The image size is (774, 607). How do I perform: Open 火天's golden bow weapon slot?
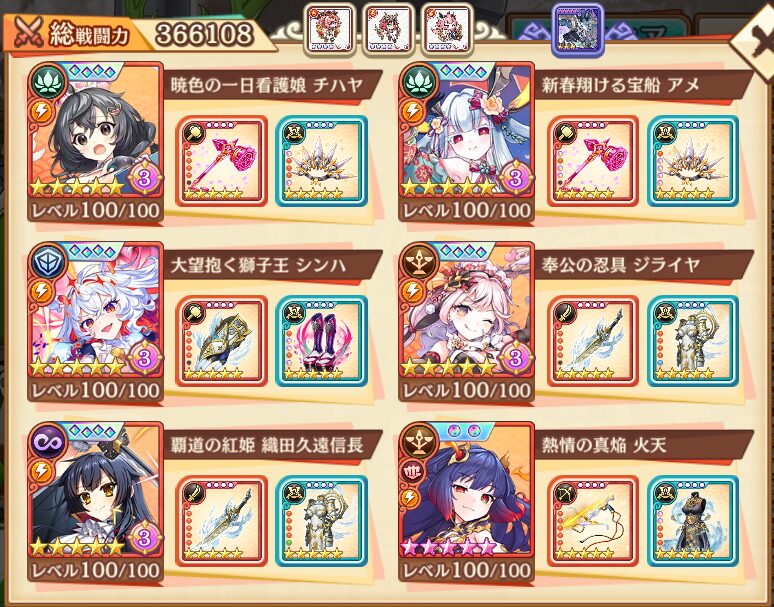click(593, 521)
